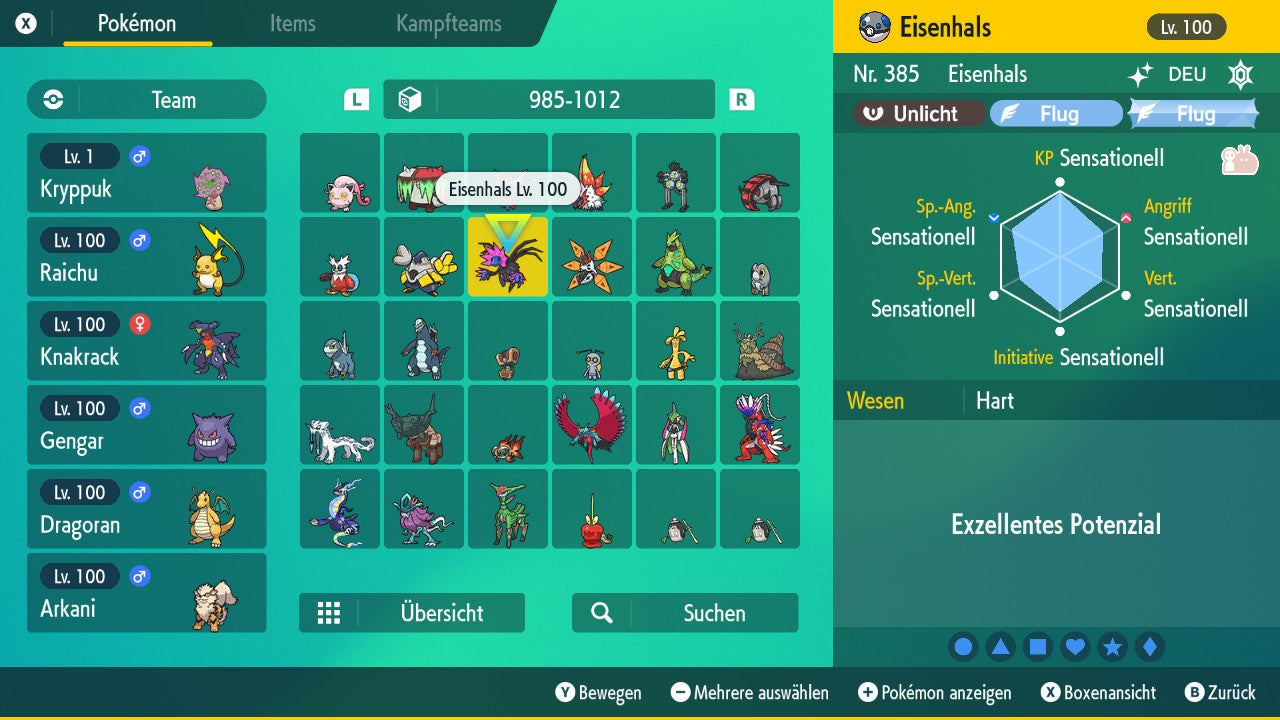This screenshot has height=720, width=1280.
Task: Select the Poké Ball team icon next to Team
Action: pyautogui.click(x=51, y=100)
